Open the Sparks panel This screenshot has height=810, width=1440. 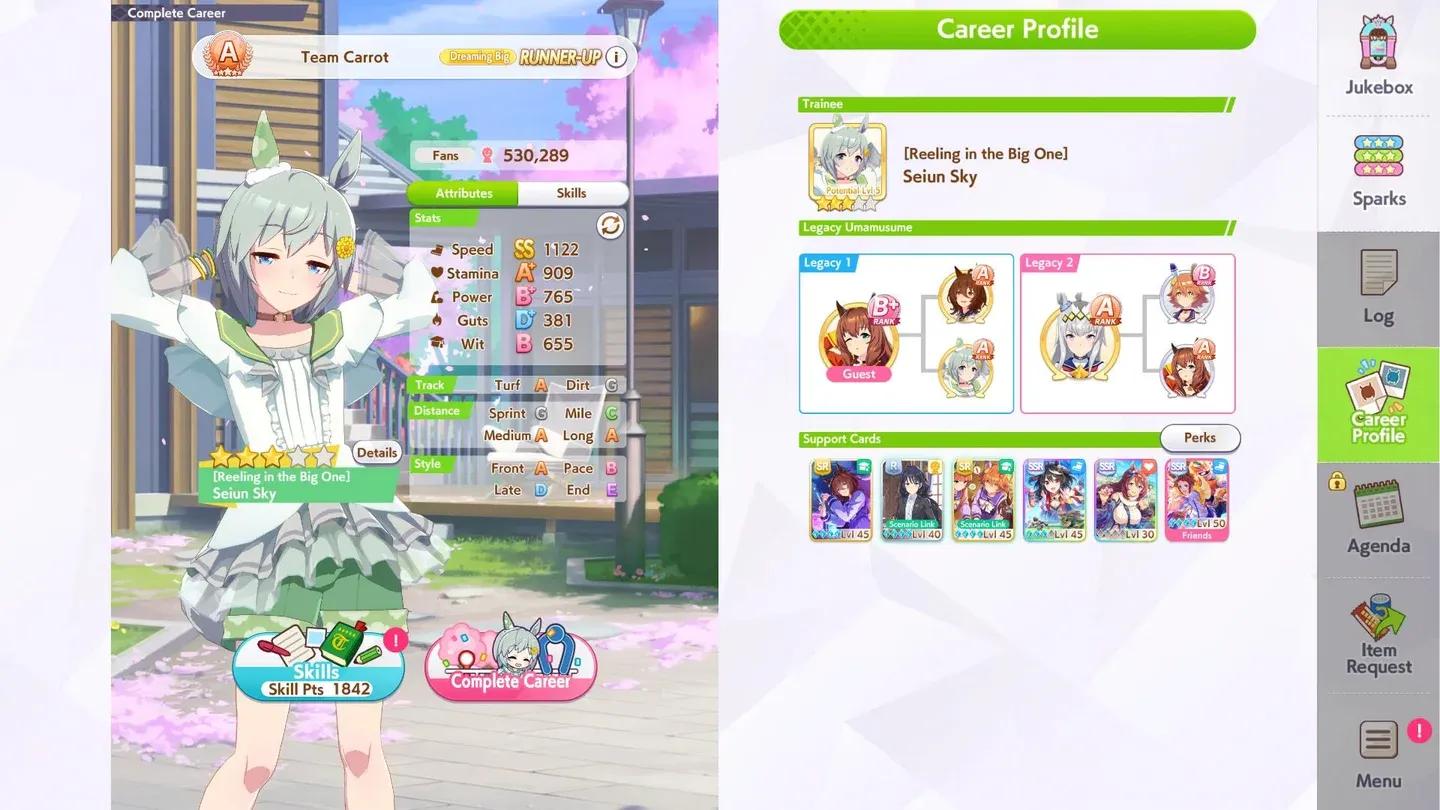[x=1379, y=170]
